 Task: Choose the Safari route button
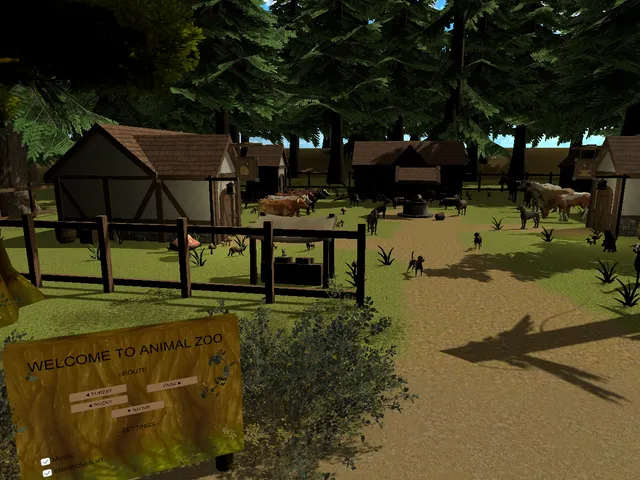(x=138, y=409)
